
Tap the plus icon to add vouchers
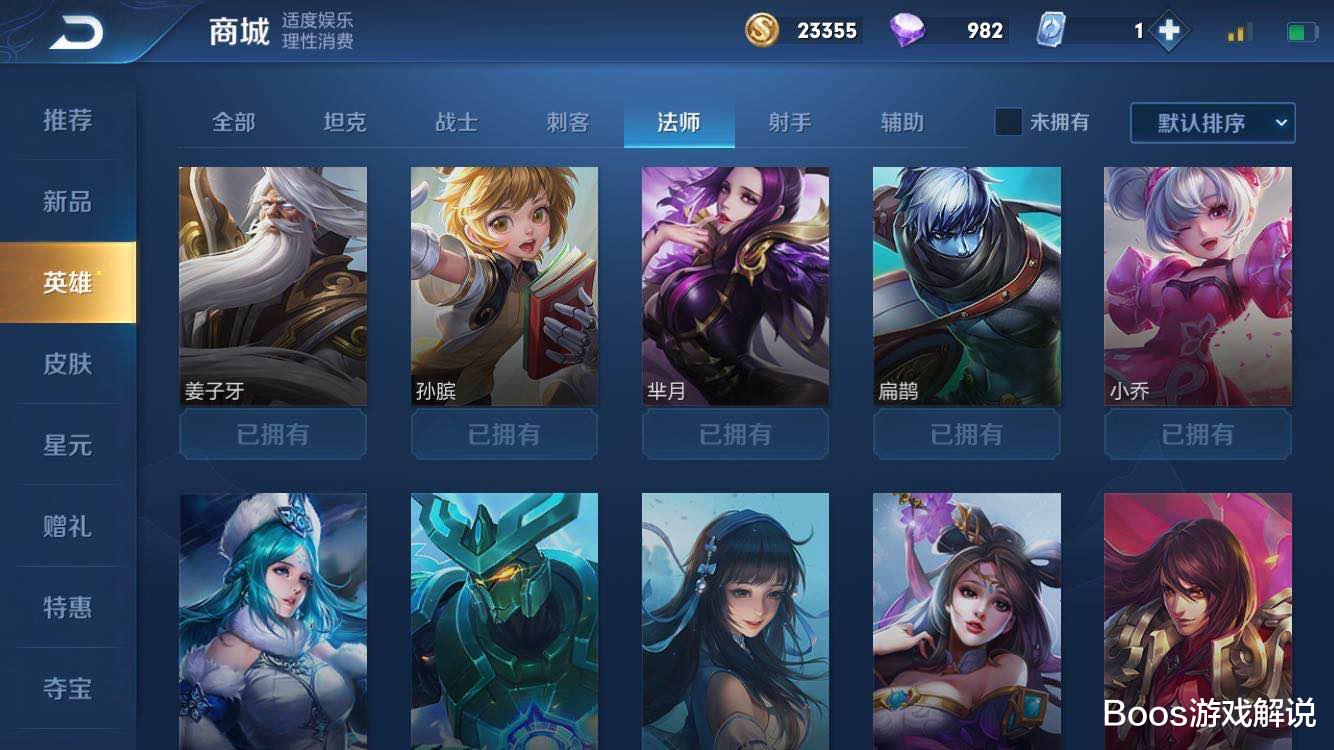1170,30
